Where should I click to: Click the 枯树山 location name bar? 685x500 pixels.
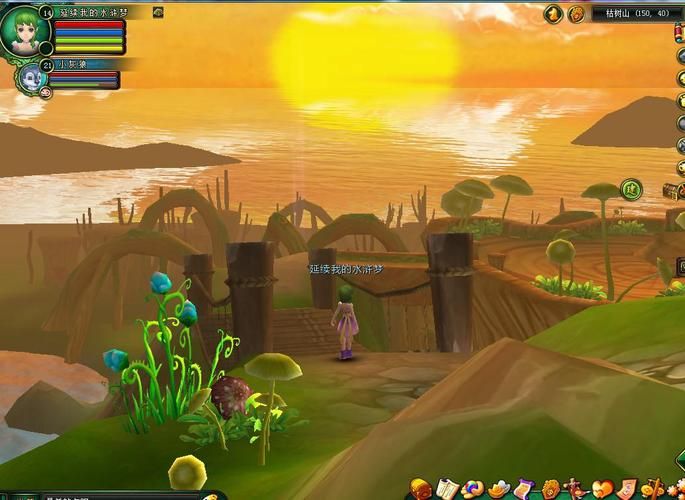point(635,14)
